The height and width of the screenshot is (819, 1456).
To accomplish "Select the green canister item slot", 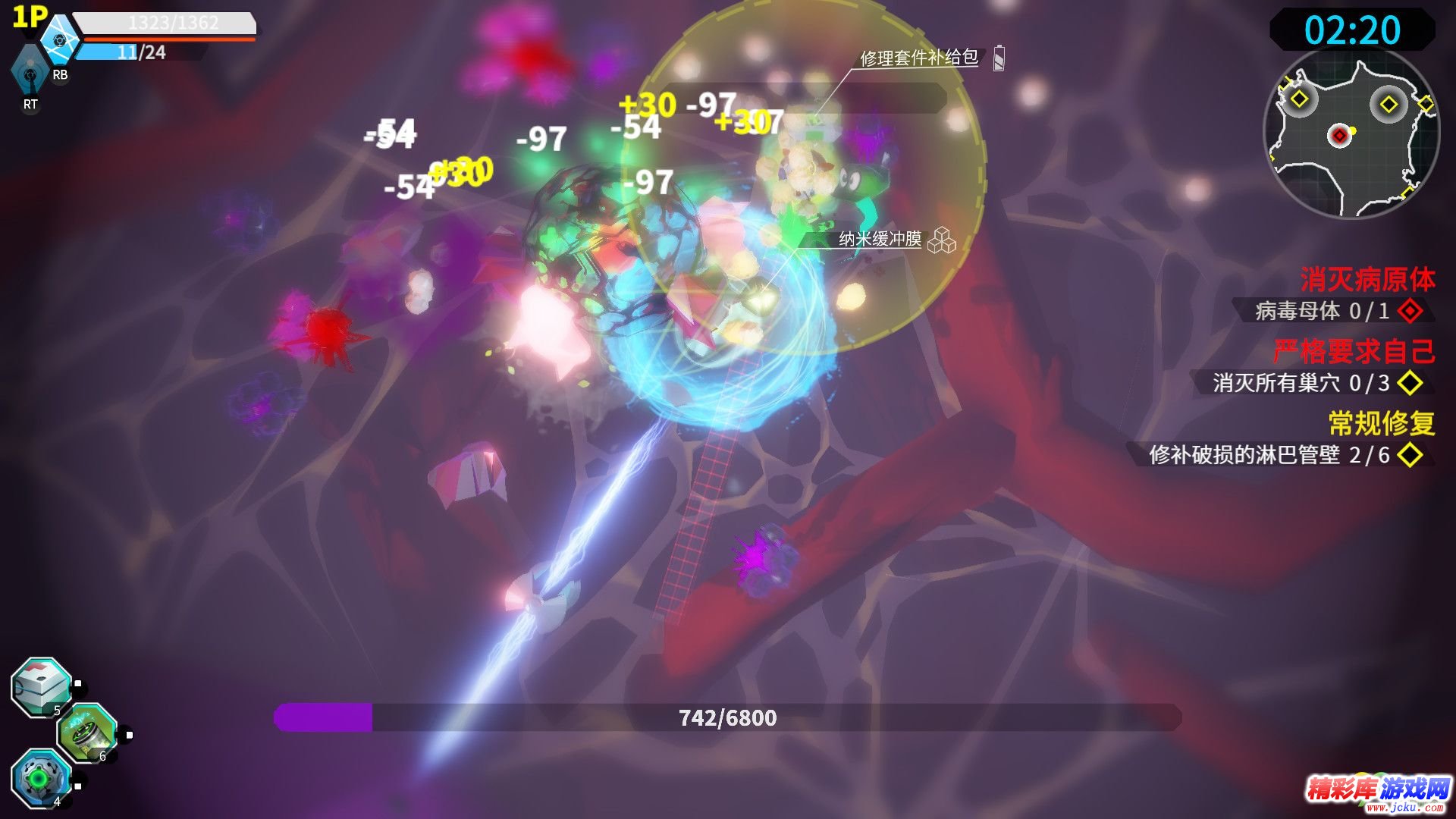I will [87, 733].
